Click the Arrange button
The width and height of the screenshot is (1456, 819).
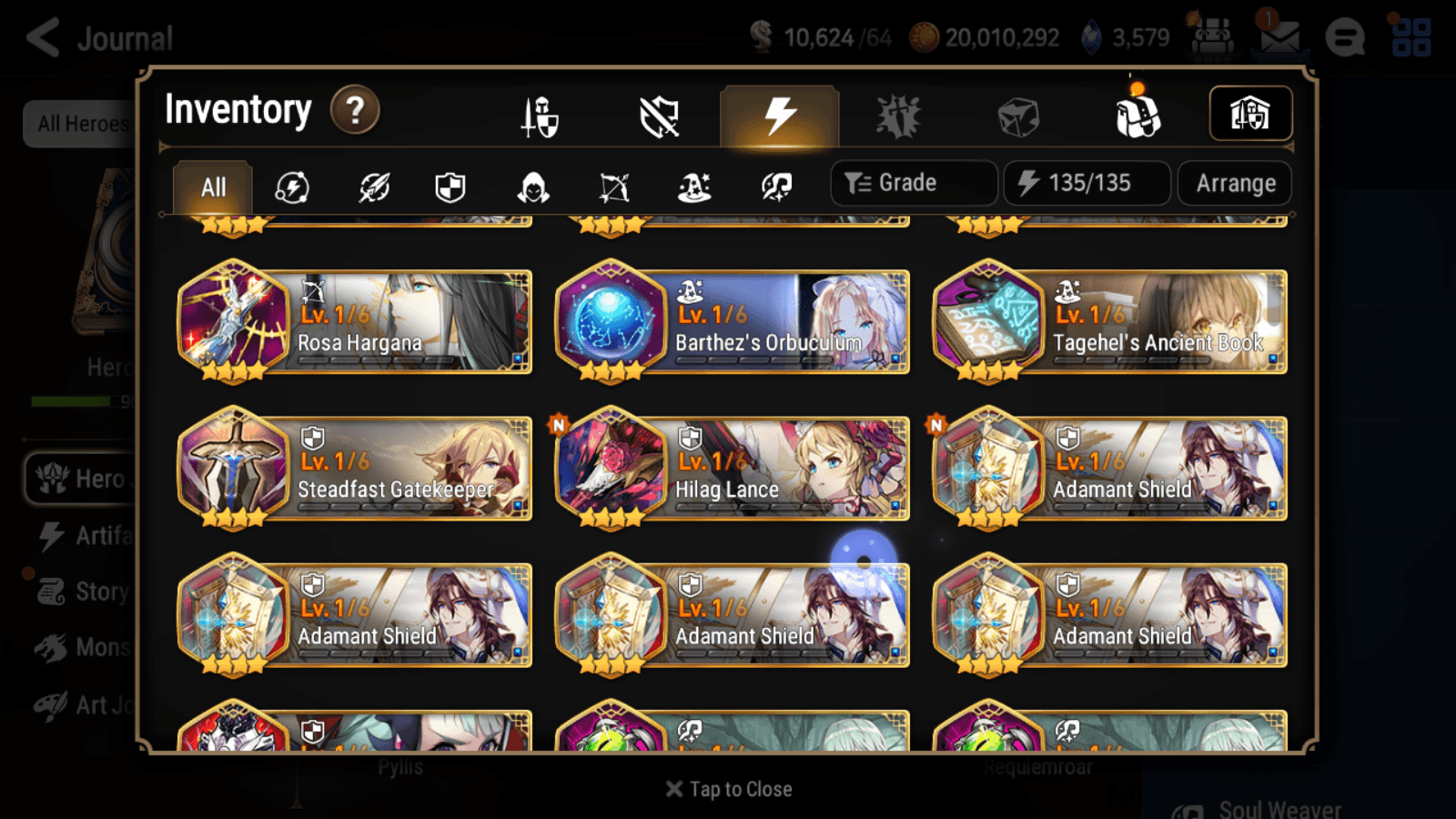coord(1234,183)
